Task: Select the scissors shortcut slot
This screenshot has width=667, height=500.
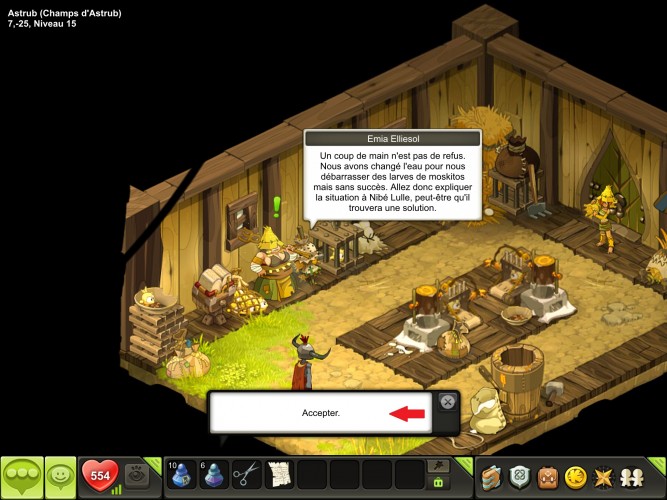Action: (x=247, y=474)
